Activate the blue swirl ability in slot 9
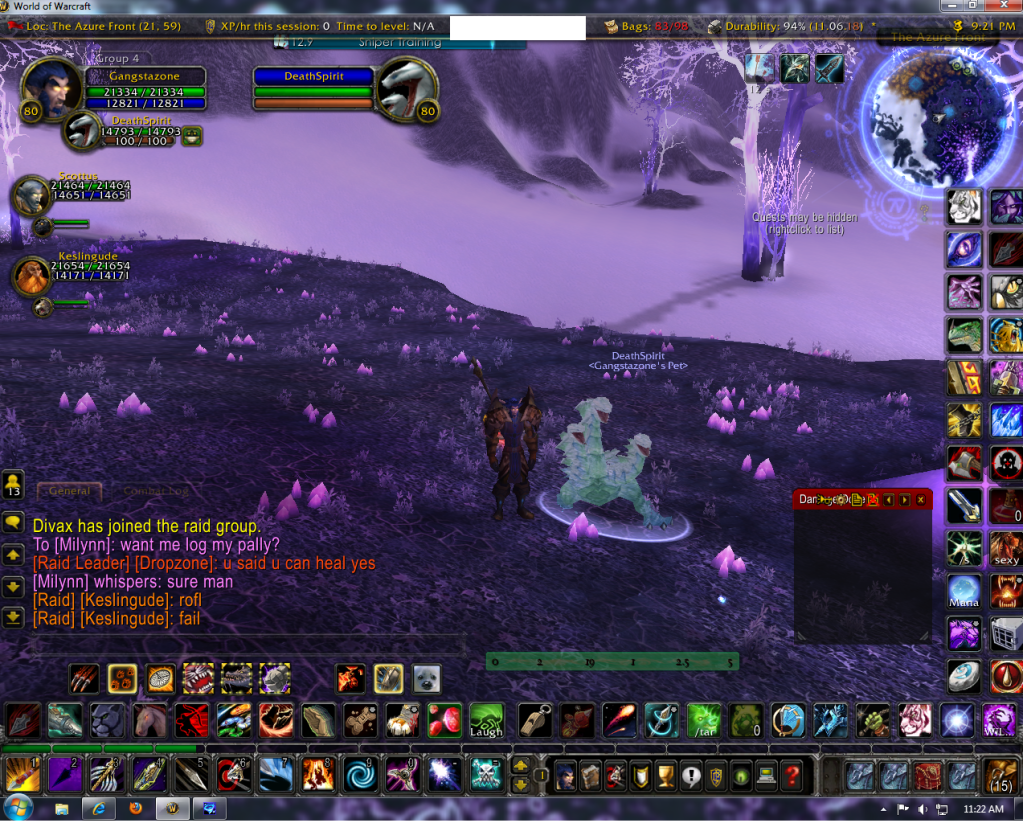This screenshot has width=1023, height=823. tap(359, 774)
